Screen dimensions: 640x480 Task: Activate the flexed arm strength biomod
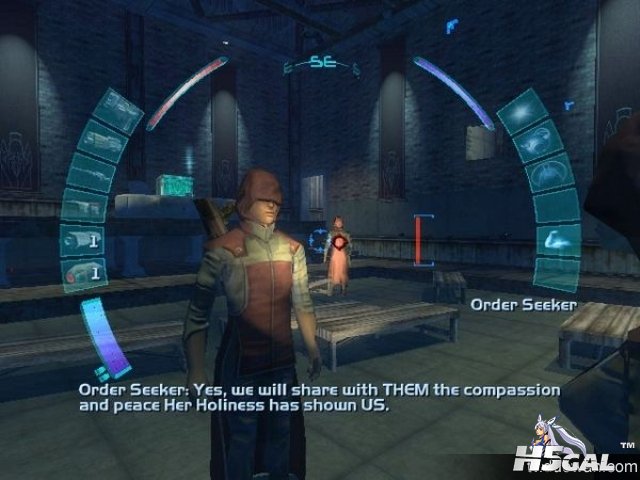pyautogui.click(x=558, y=240)
